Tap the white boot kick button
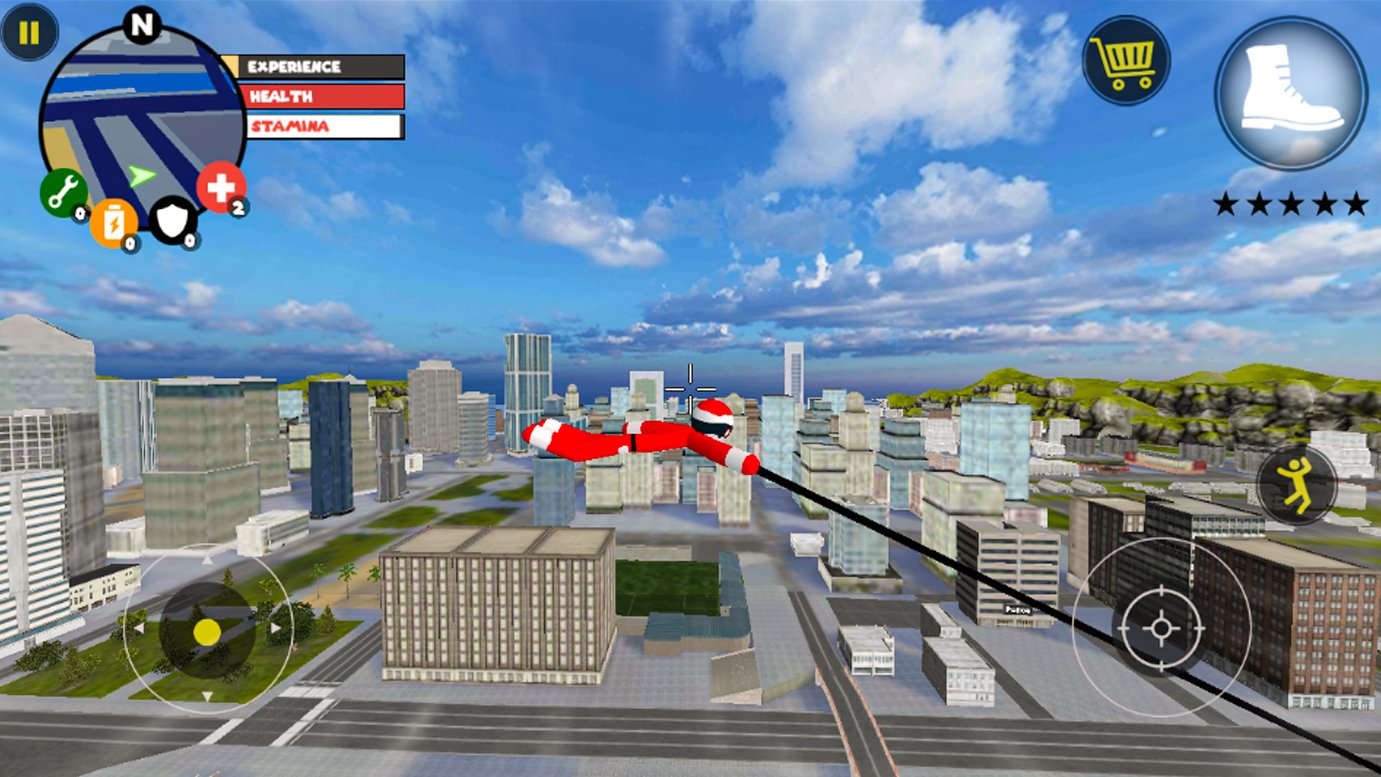The width and height of the screenshot is (1381, 777). 1291,92
